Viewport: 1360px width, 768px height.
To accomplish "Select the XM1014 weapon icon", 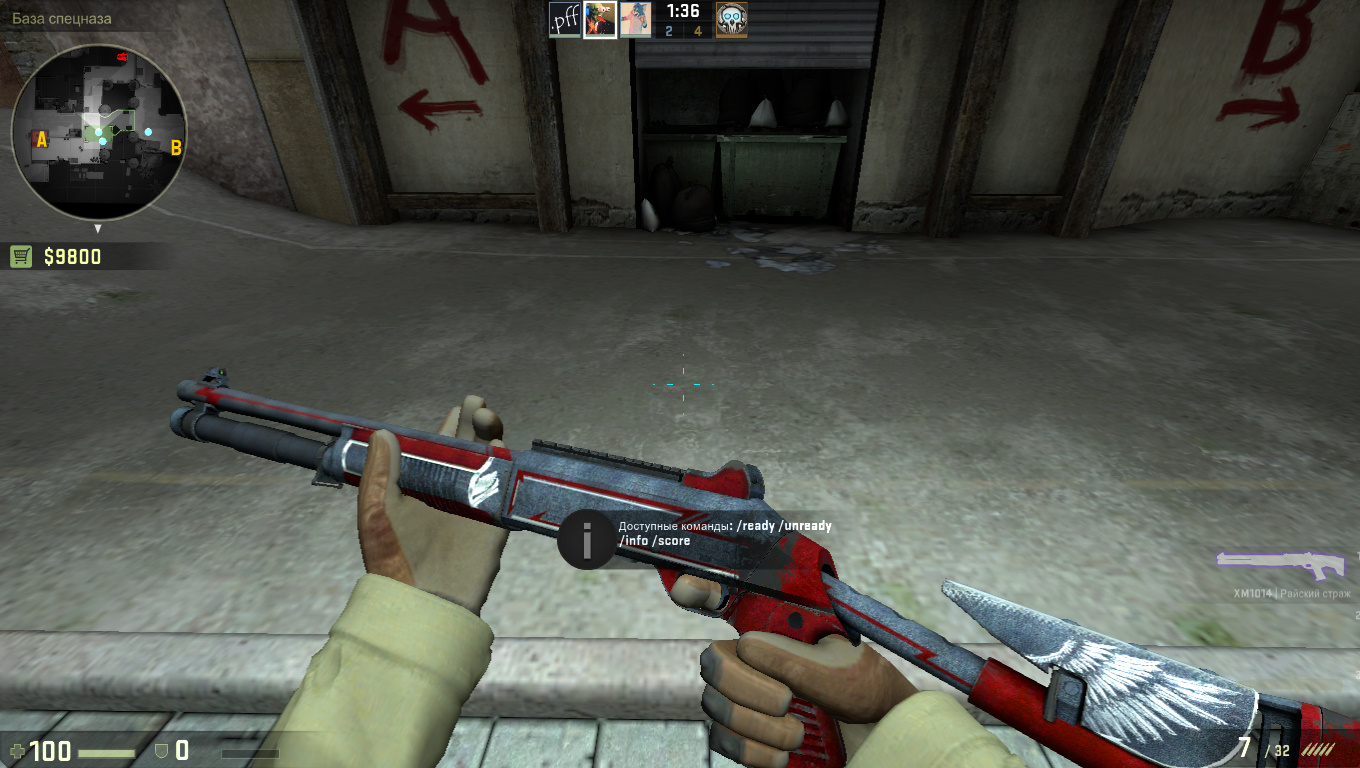I will point(1280,563).
